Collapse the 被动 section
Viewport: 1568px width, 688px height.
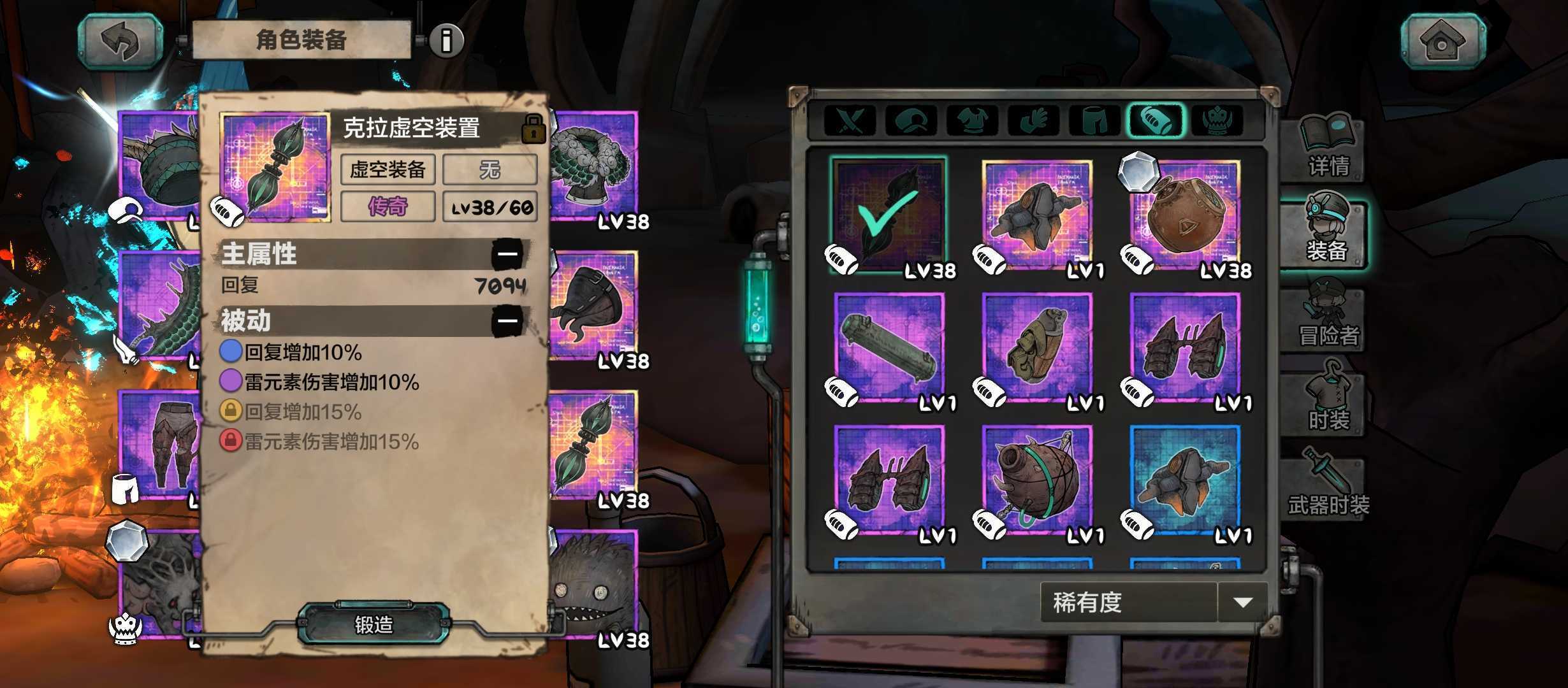coord(507,320)
